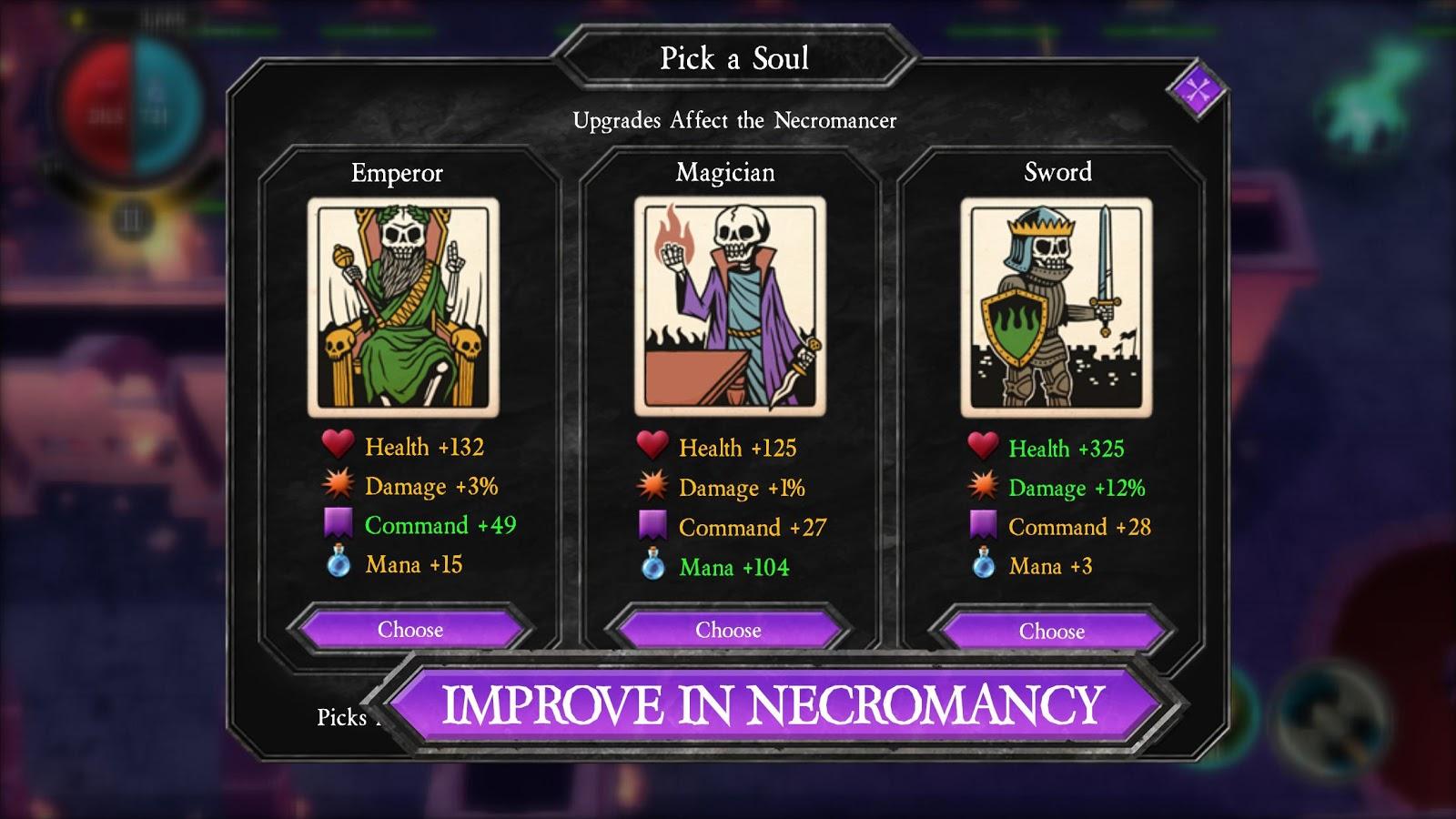Select the Sword knight tarot card

(1056, 307)
